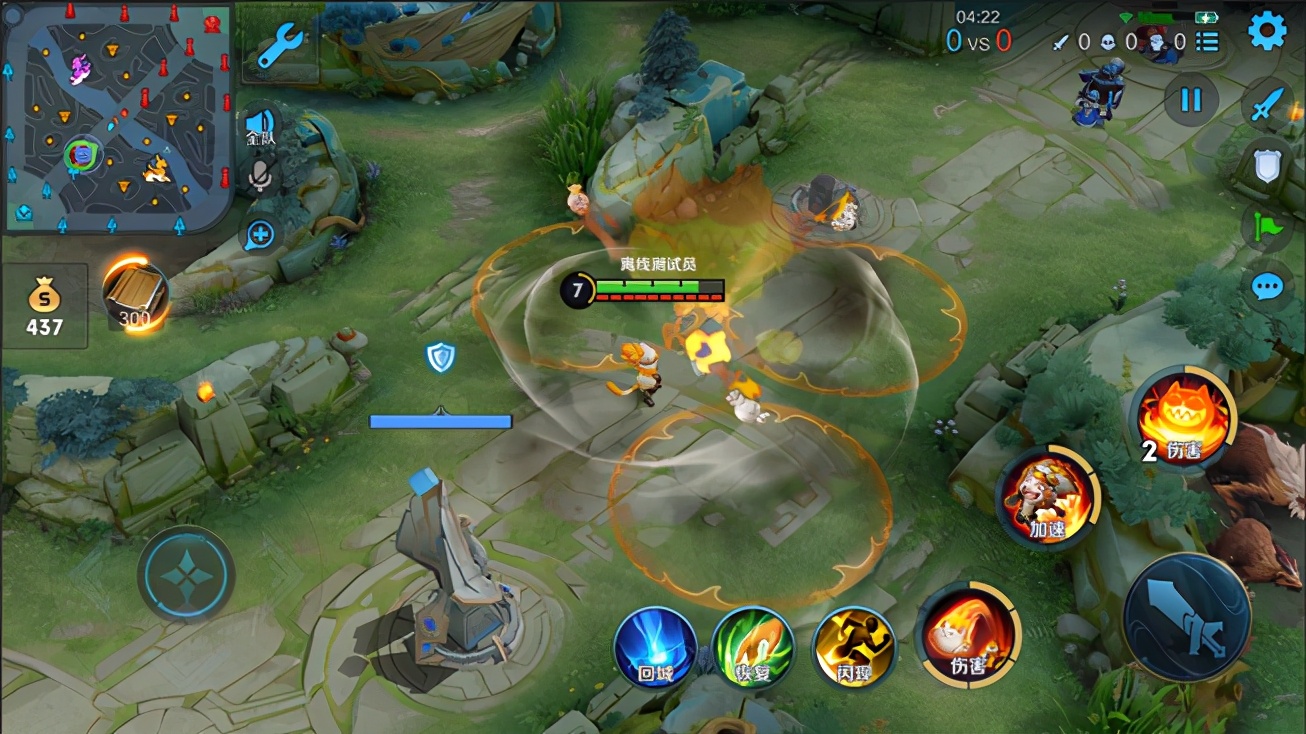Screen dimensions: 1306x734
Task: Send the green flag gather signal
Action: 1267,227
